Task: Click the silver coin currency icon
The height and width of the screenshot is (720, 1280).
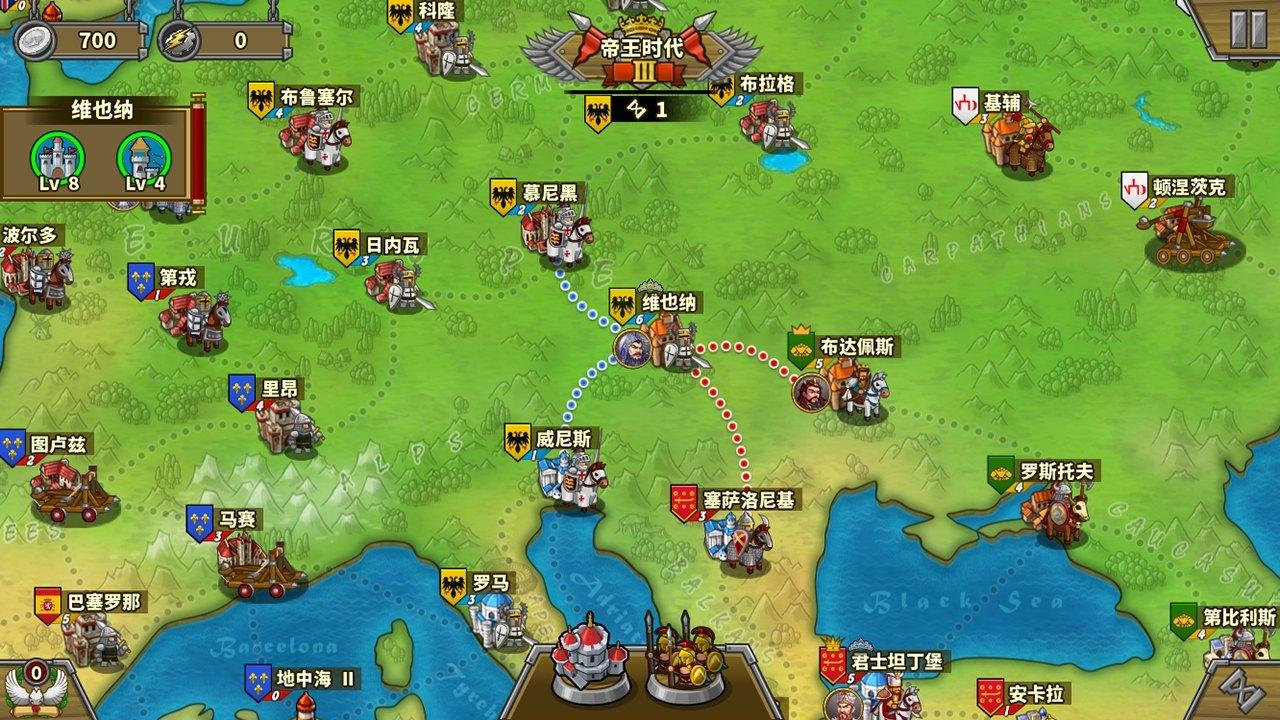Action: 33,40
